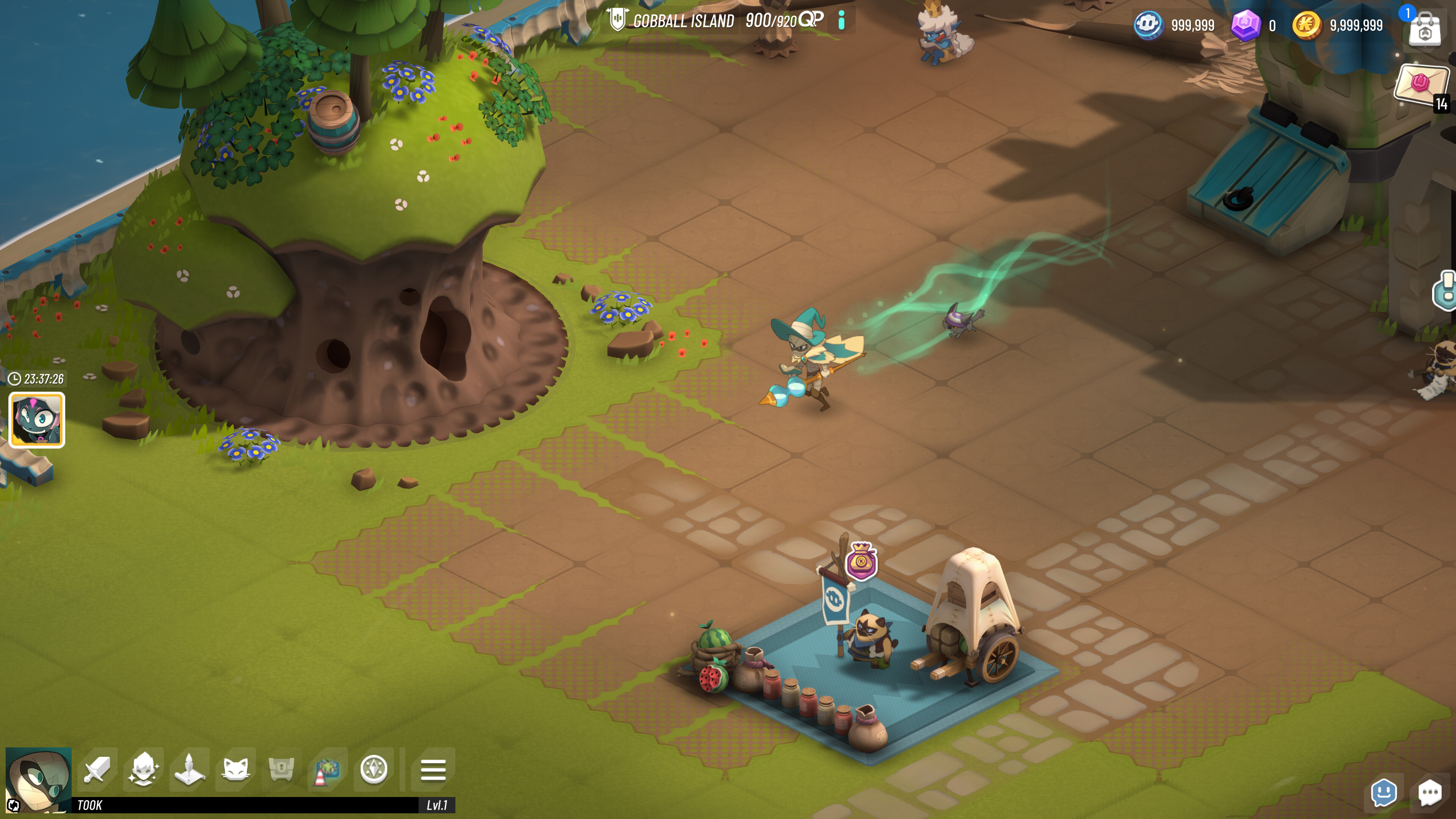Open the hamburger menu
The height and width of the screenshot is (819, 1456).
click(433, 770)
